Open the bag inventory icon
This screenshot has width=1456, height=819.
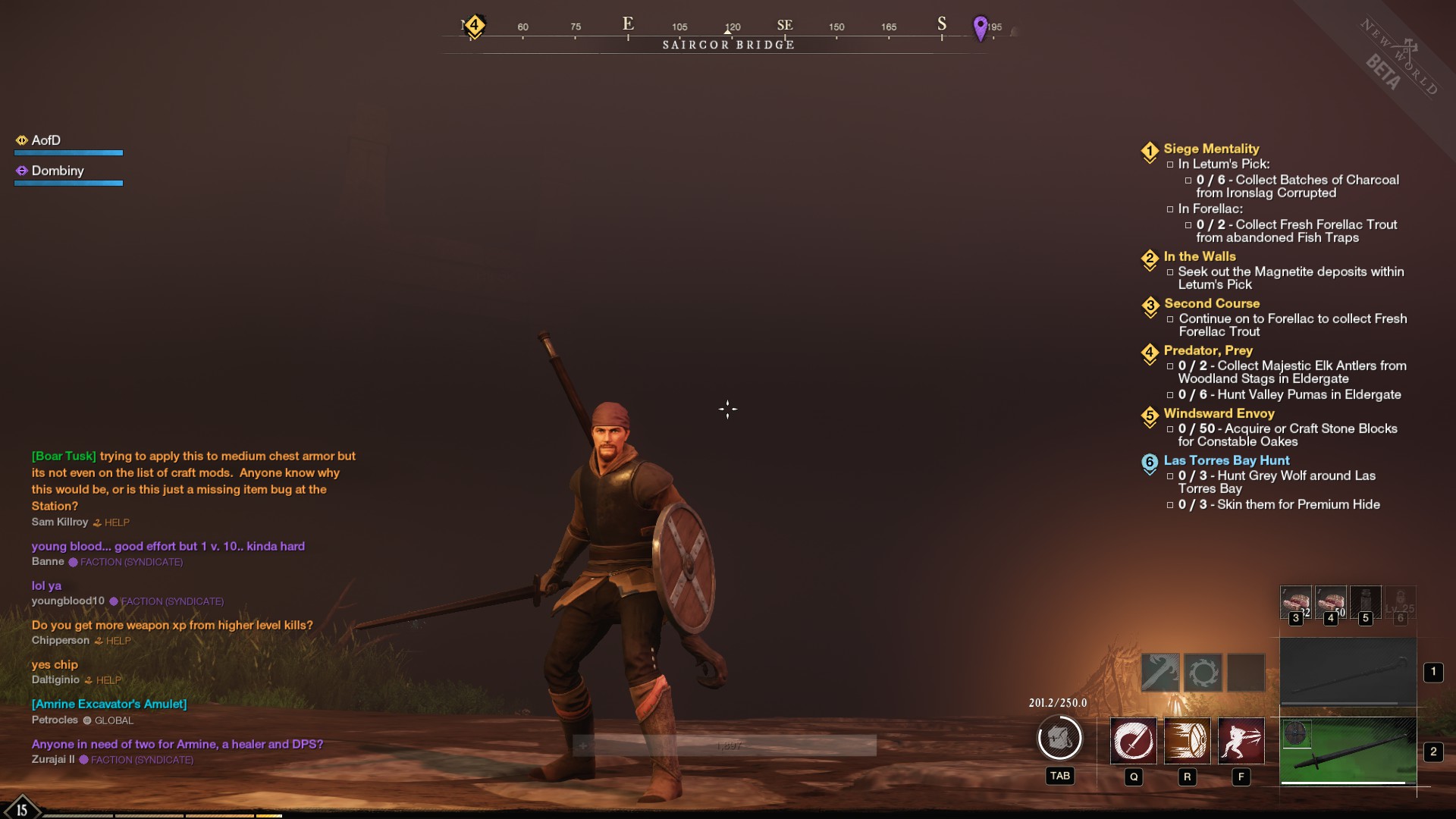(x=1059, y=738)
